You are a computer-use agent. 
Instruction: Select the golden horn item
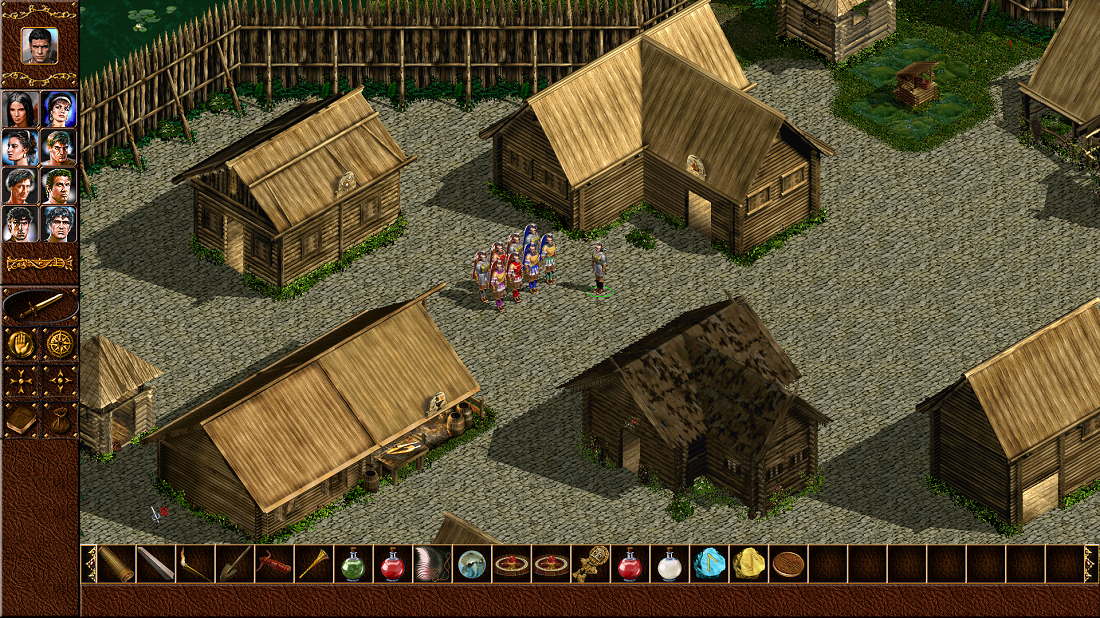pos(313,564)
